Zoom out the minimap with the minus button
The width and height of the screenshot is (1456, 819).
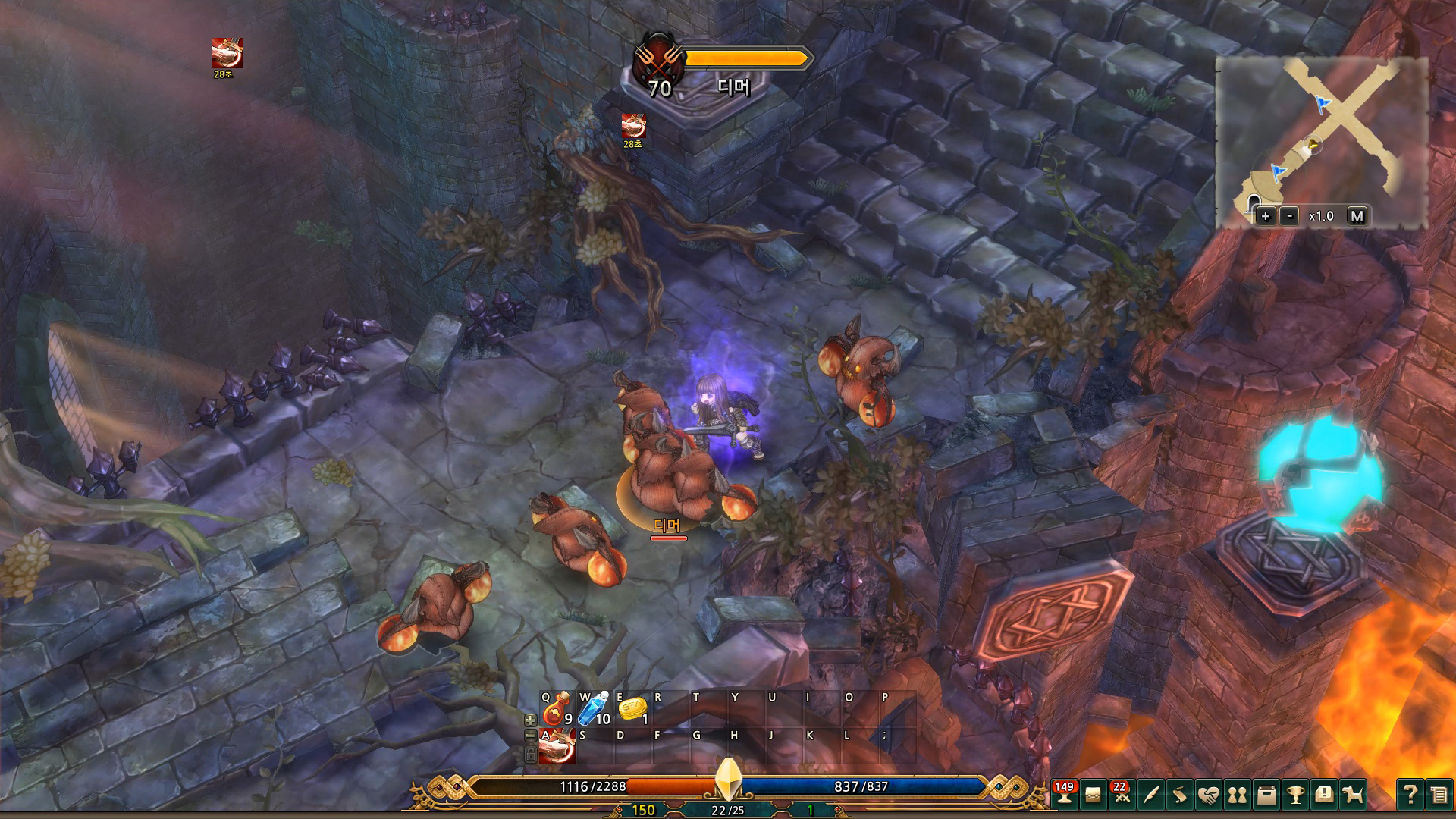1289,217
